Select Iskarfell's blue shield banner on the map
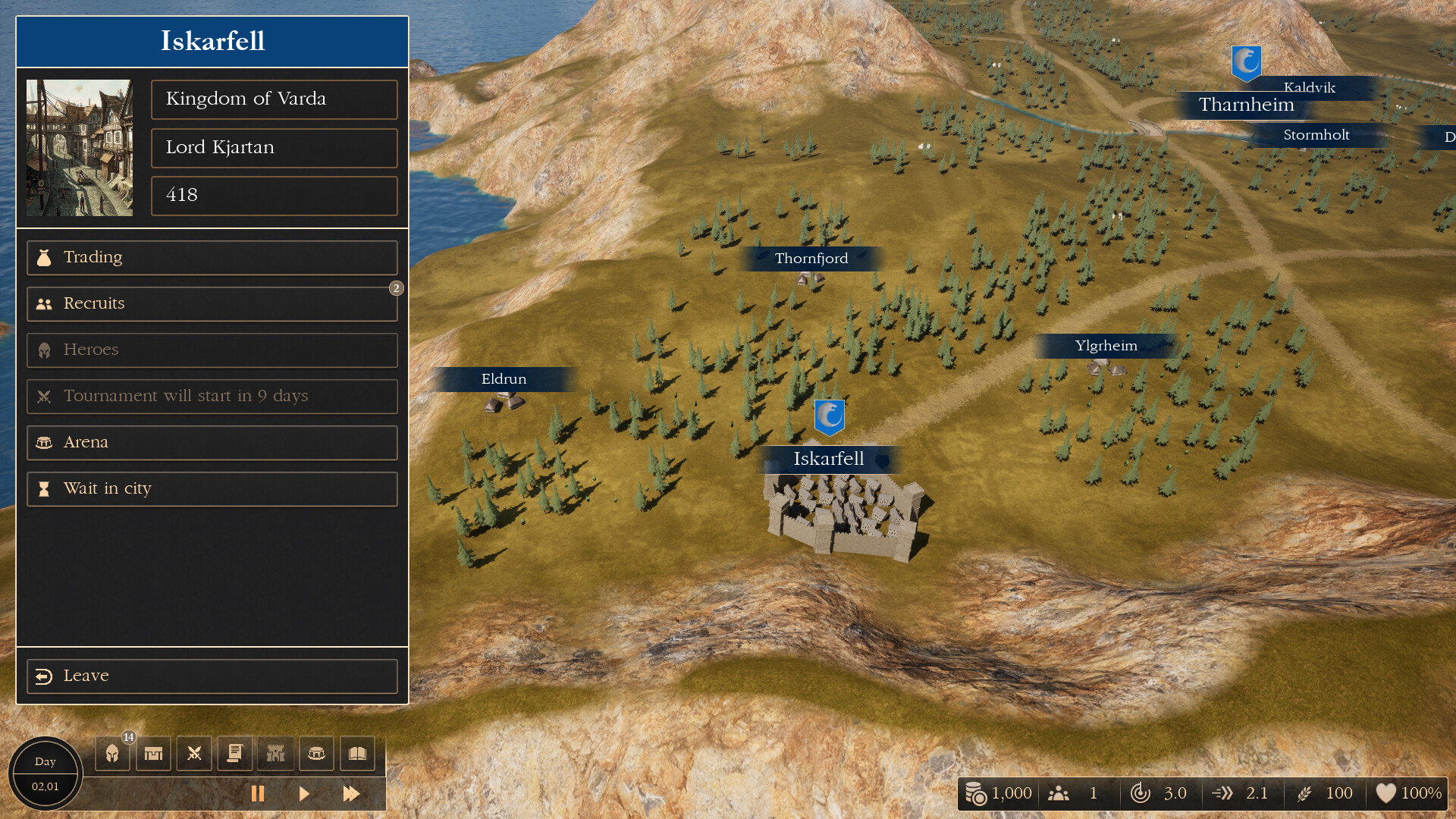The image size is (1456, 819). point(830,416)
